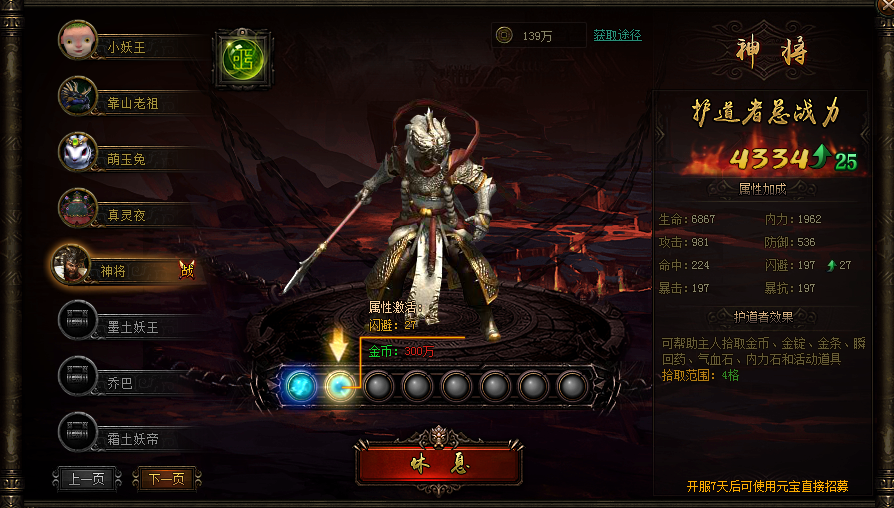
Task: Choose the locked 墨土妖王 entry
Action: pos(132,326)
